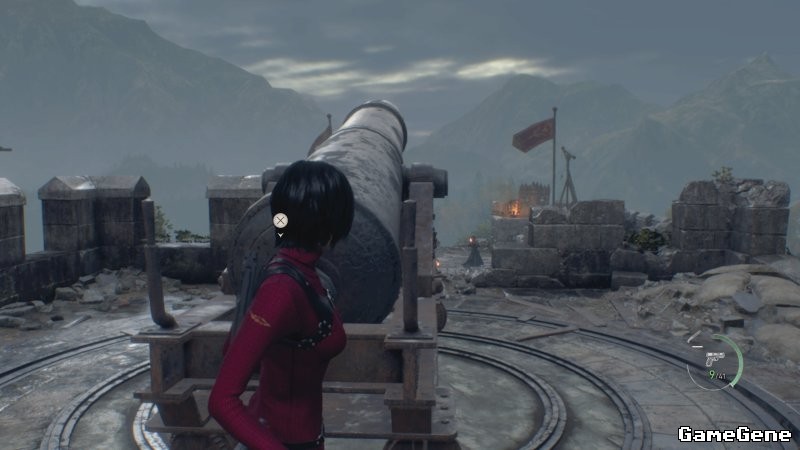Select the equipped handgun icon
Image resolution: width=800 pixels, height=450 pixels.
click(714, 356)
